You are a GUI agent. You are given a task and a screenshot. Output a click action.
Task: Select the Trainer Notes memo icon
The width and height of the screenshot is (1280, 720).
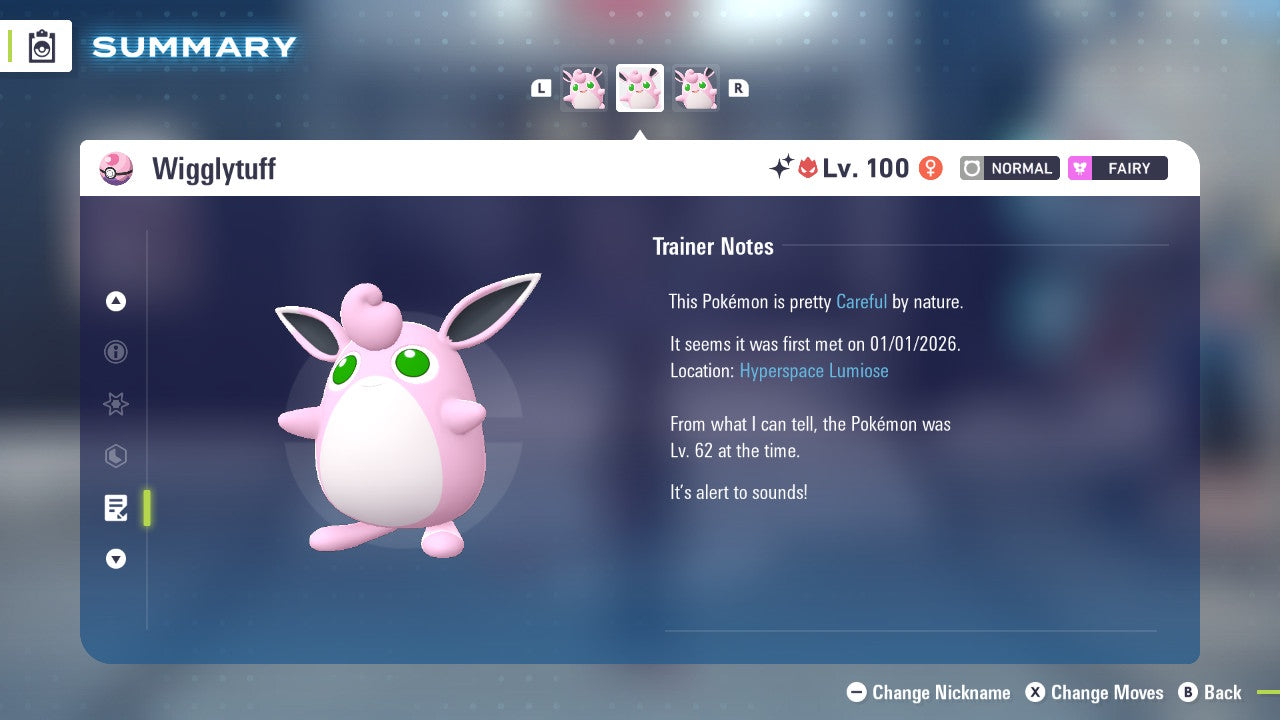click(116, 508)
